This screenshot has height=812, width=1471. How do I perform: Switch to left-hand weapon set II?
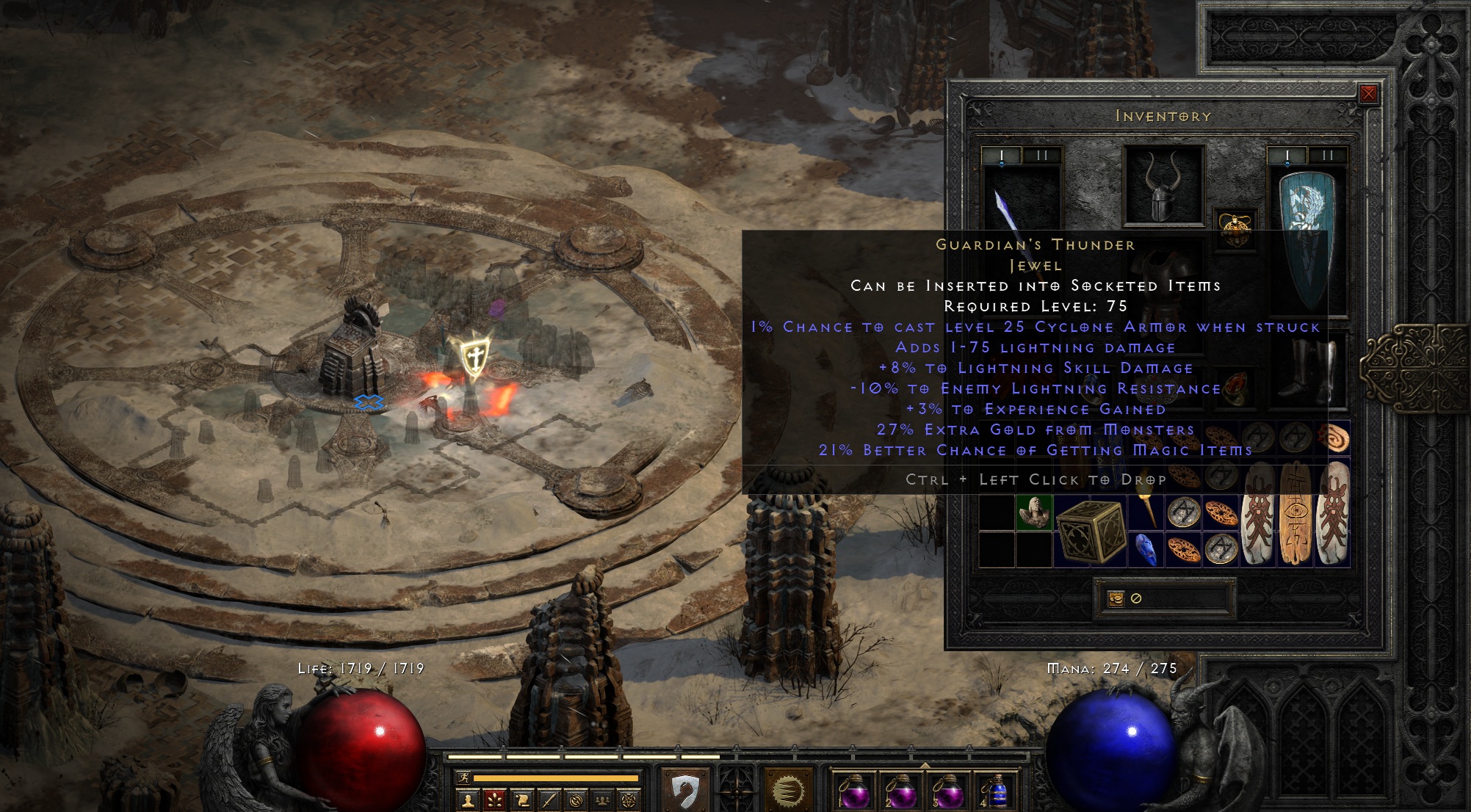click(1041, 156)
